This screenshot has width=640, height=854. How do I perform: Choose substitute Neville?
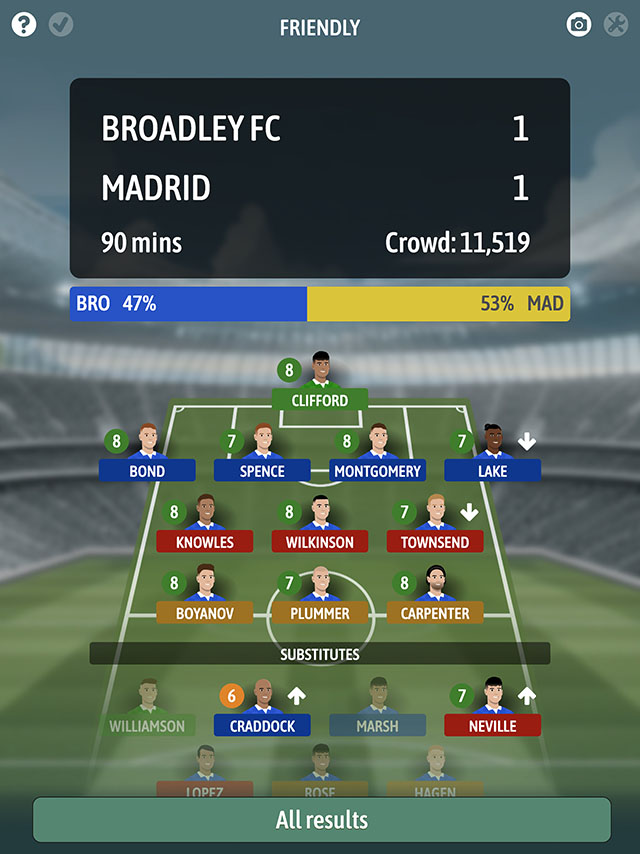point(492,725)
